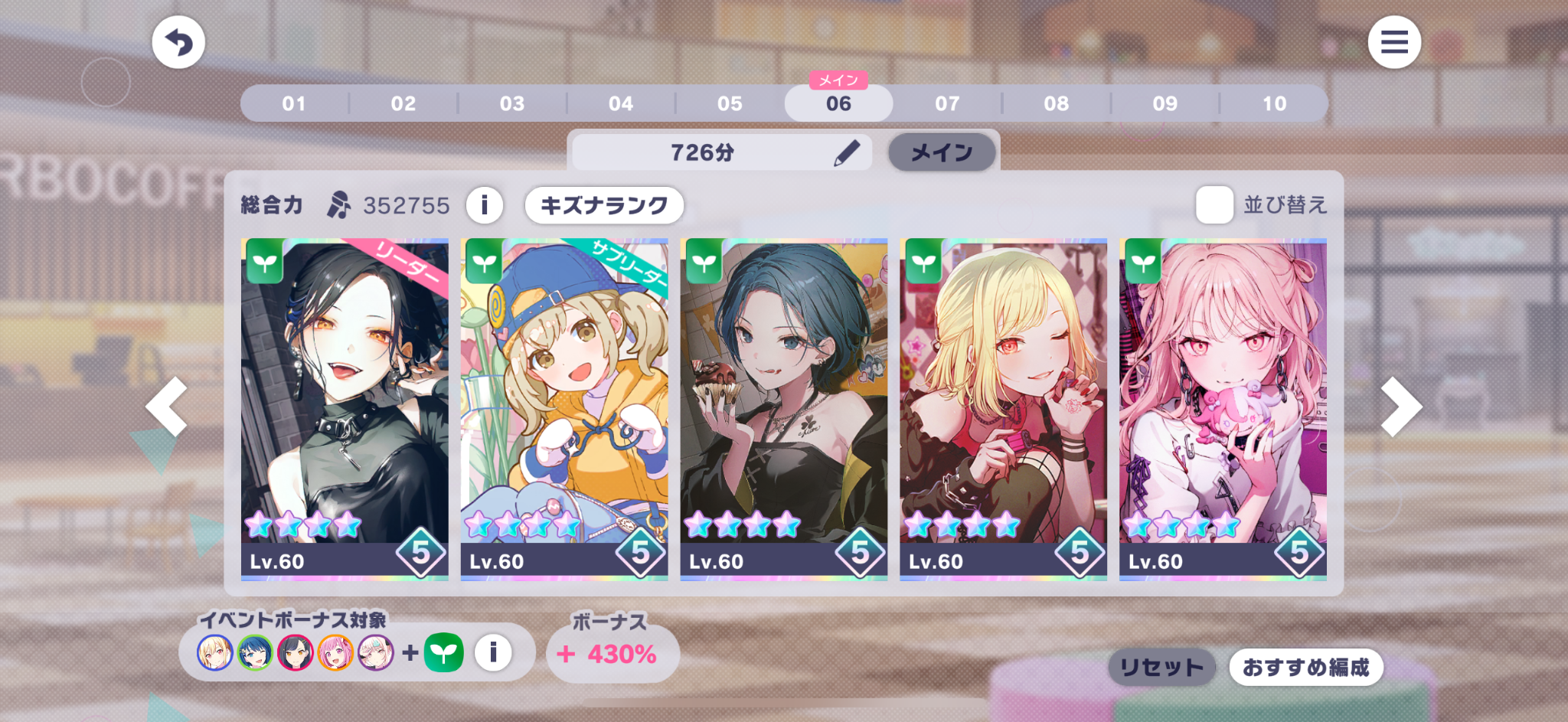Screen dimensions: 1568x722
Task: Open the hamburger menu
Action: tap(1394, 42)
